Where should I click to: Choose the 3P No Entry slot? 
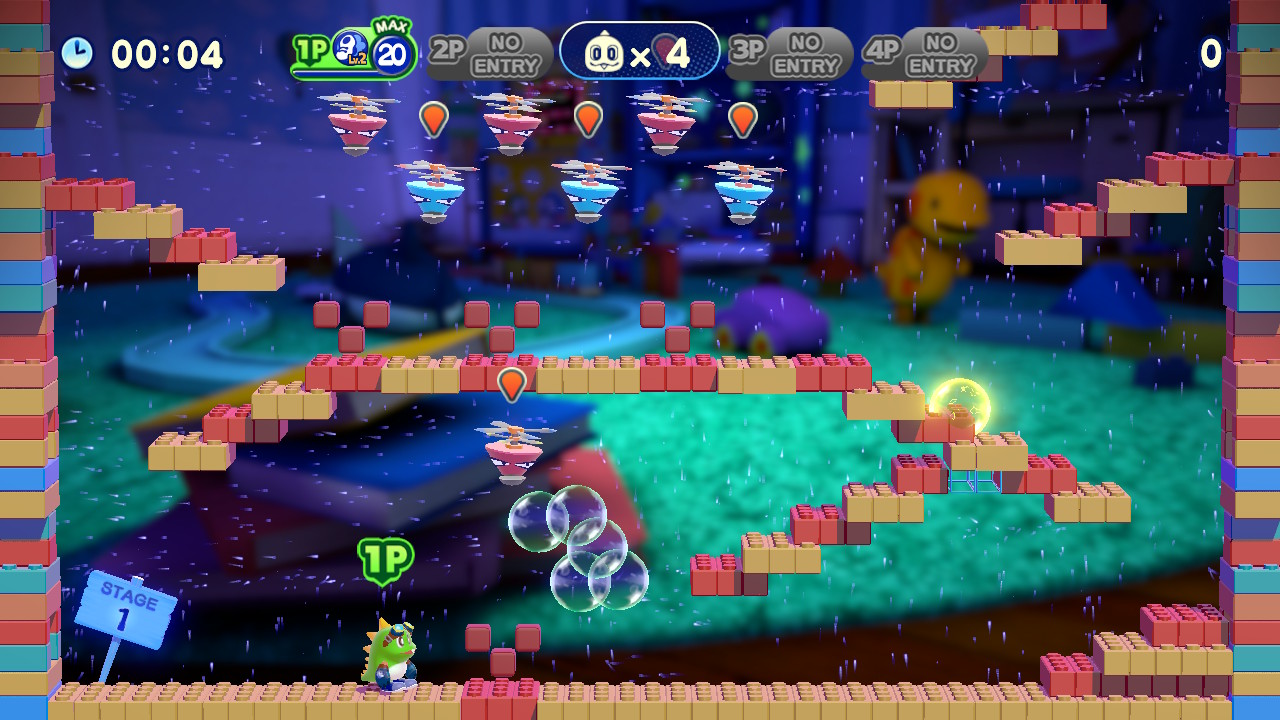(x=789, y=54)
